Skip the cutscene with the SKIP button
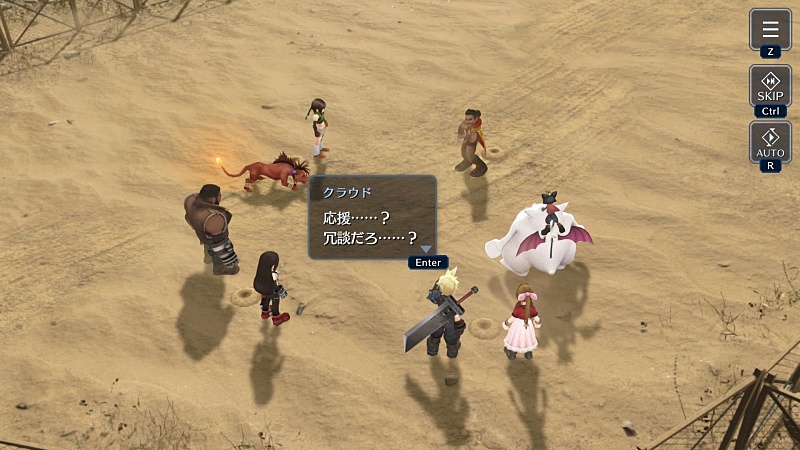The width and height of the screenshot is (800, 450). click(x=770, y=85)
